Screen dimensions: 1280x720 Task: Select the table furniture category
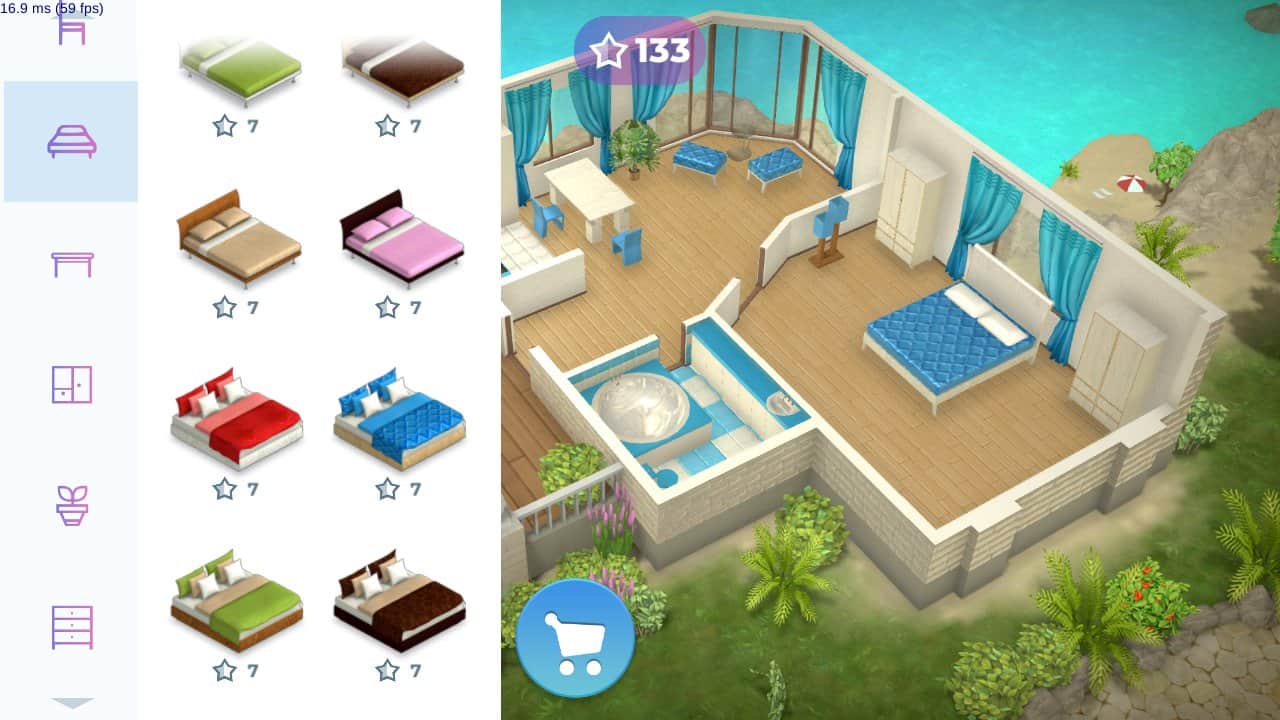[71, 262]
